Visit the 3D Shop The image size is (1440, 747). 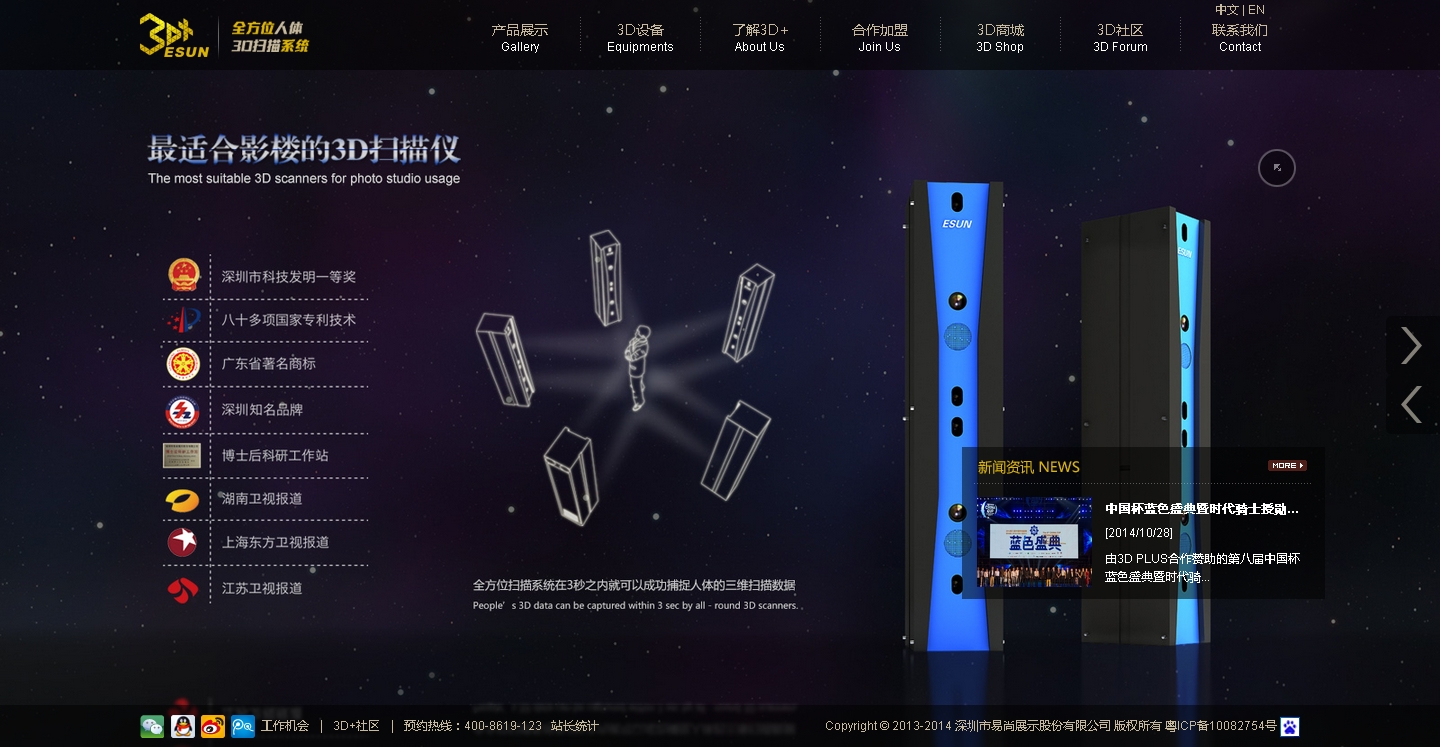coord(1000,38)
